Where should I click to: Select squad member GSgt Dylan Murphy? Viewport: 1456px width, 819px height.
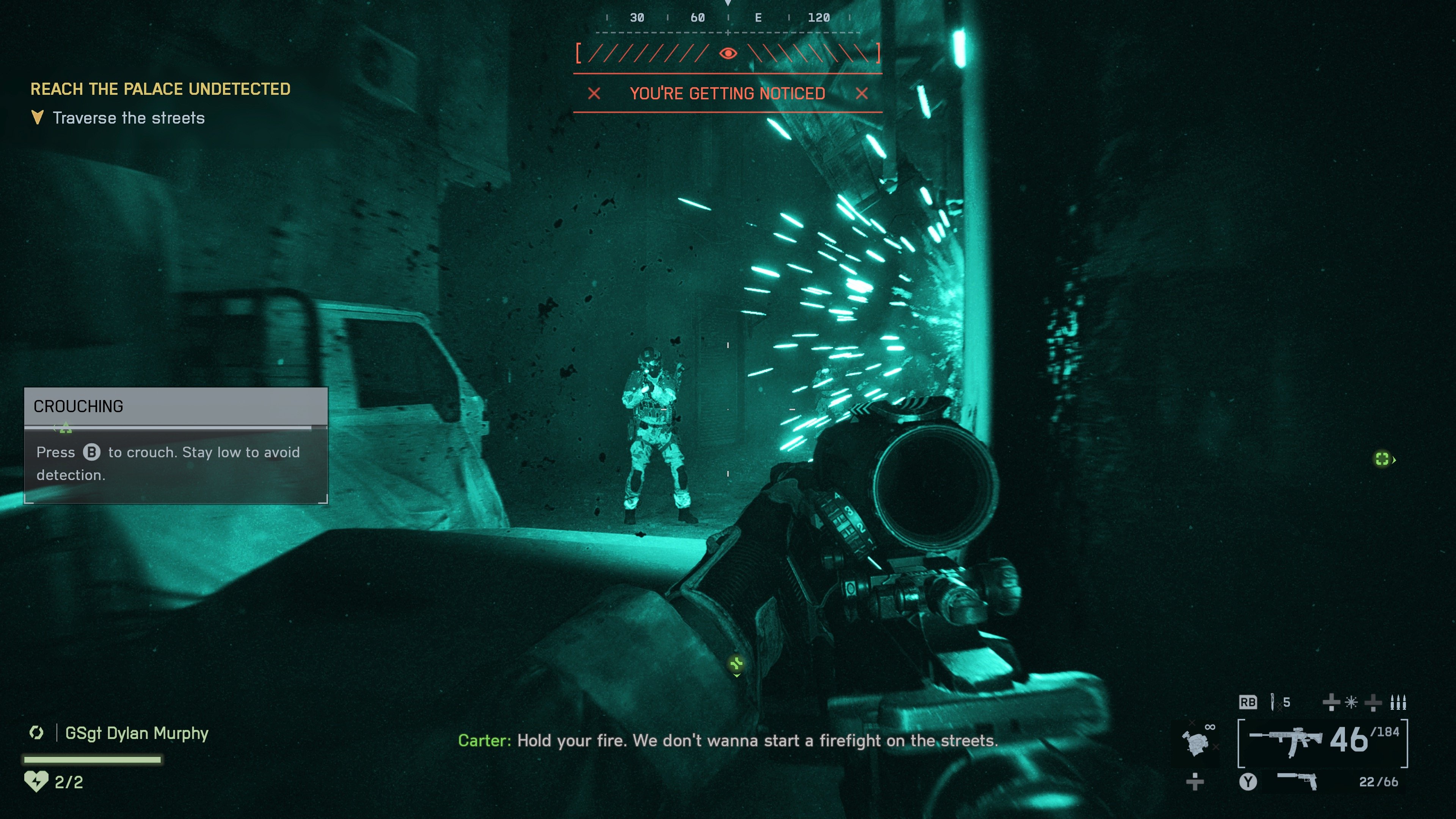(137, 733)
